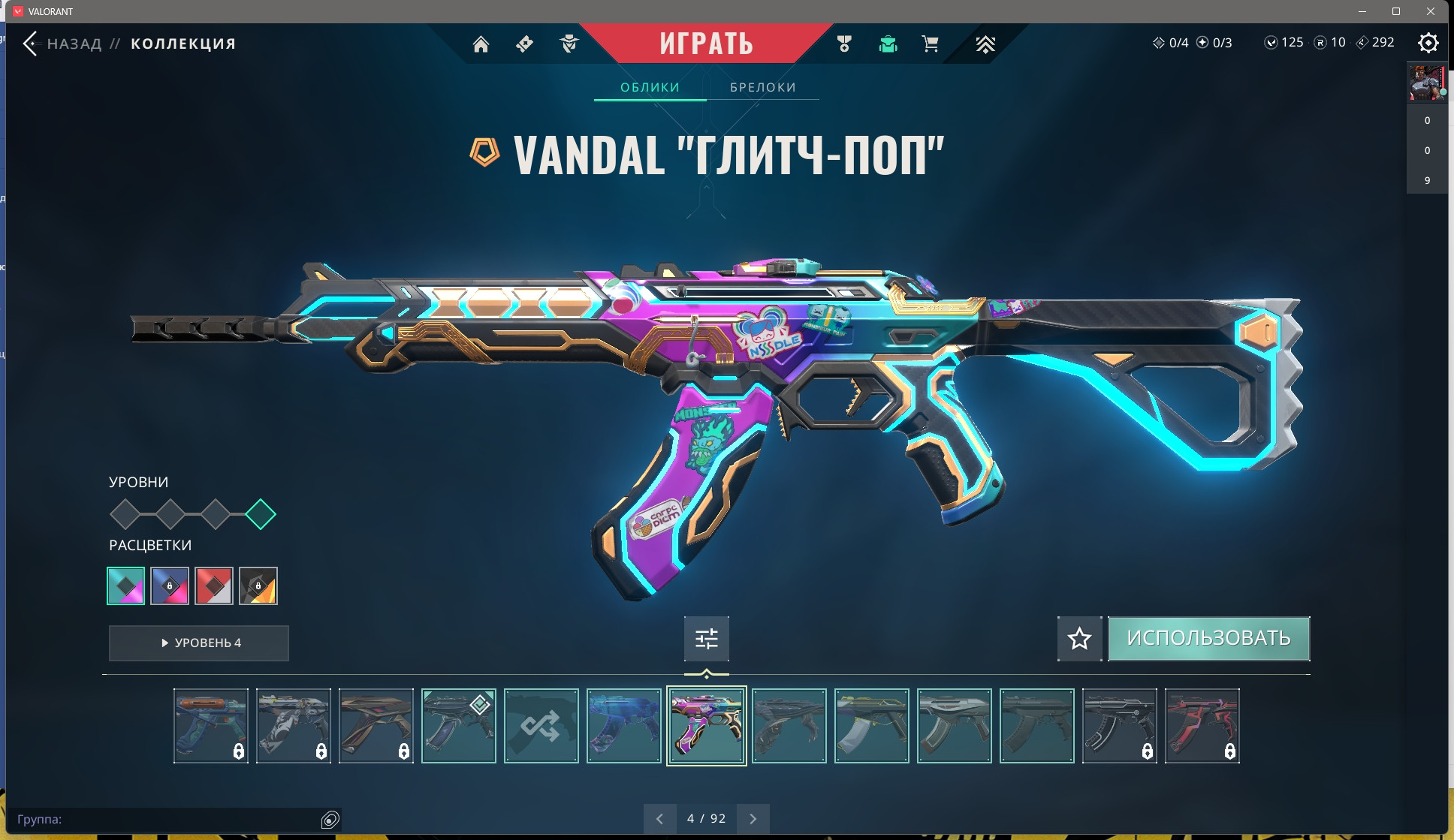
Task: Go to the next skins page
Action: [x=753, y=819]
